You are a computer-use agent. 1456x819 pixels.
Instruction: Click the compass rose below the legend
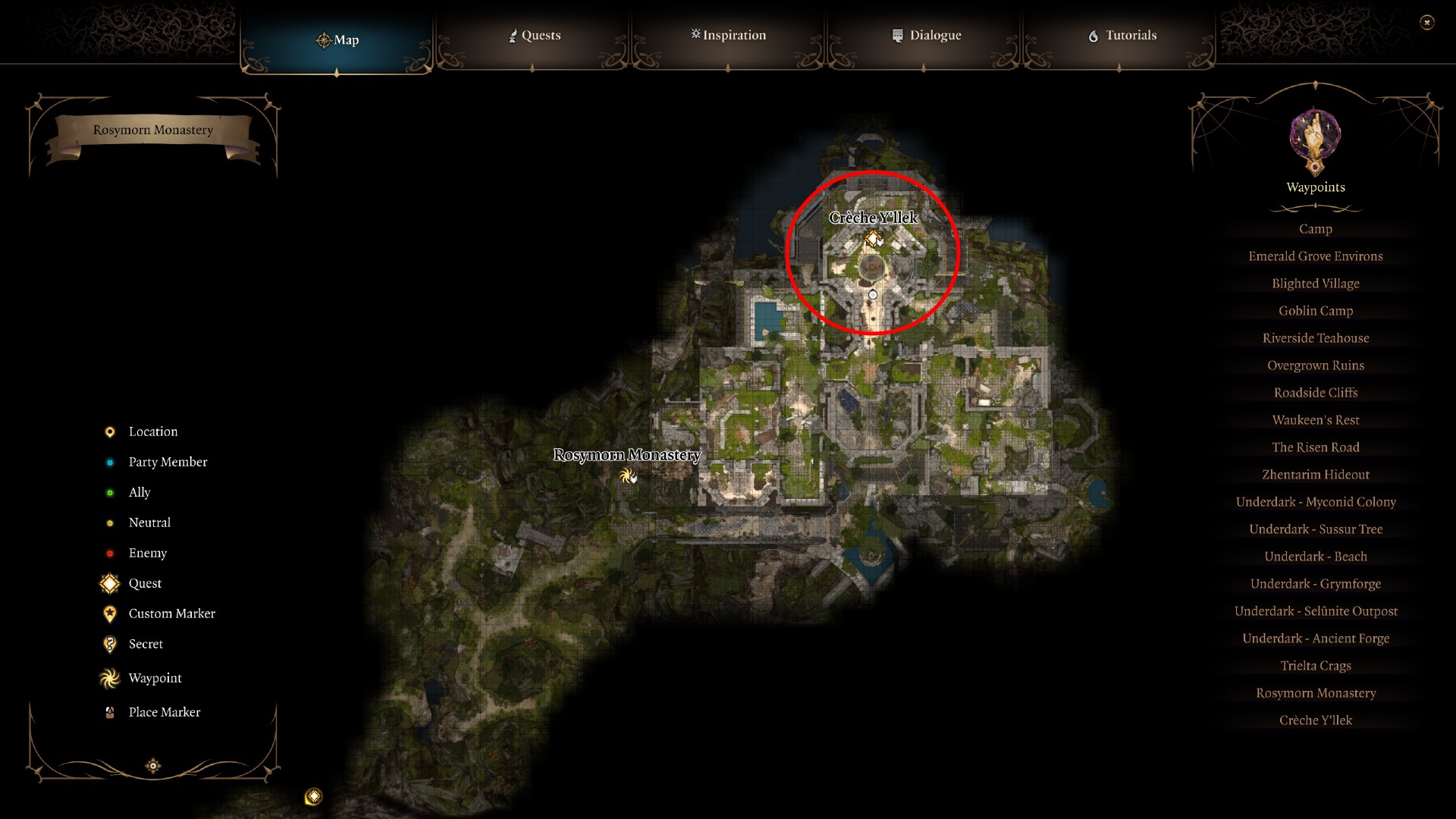[152, 767]
